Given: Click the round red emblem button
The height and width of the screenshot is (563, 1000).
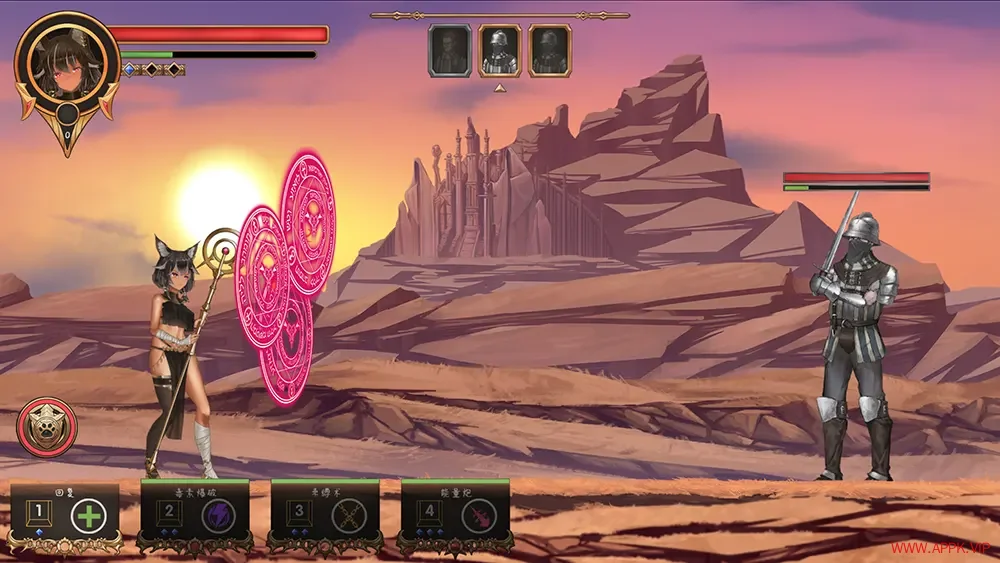Looking at the screenshot, I should point(46,427).
